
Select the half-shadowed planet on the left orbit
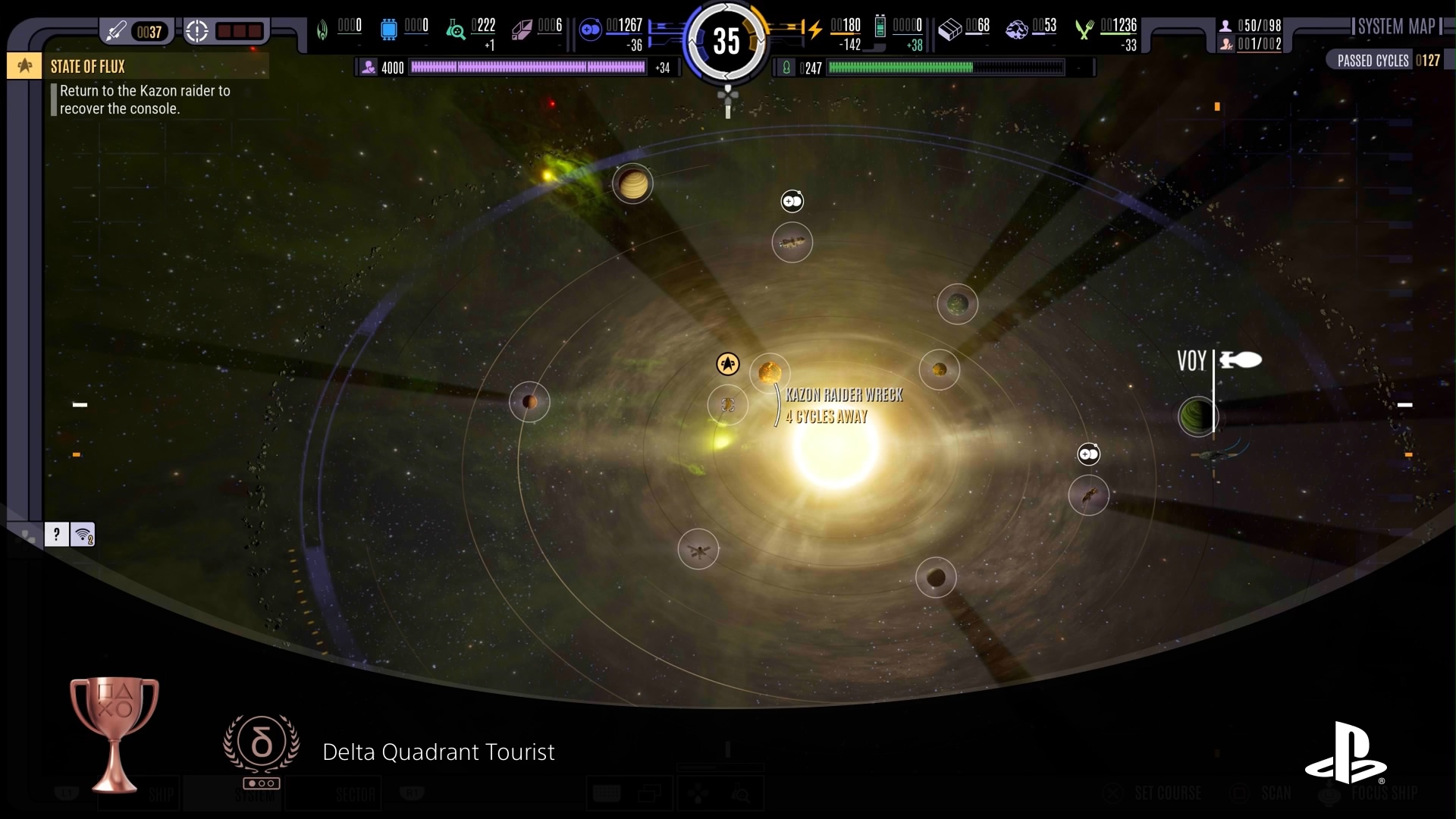click(529, 402)
